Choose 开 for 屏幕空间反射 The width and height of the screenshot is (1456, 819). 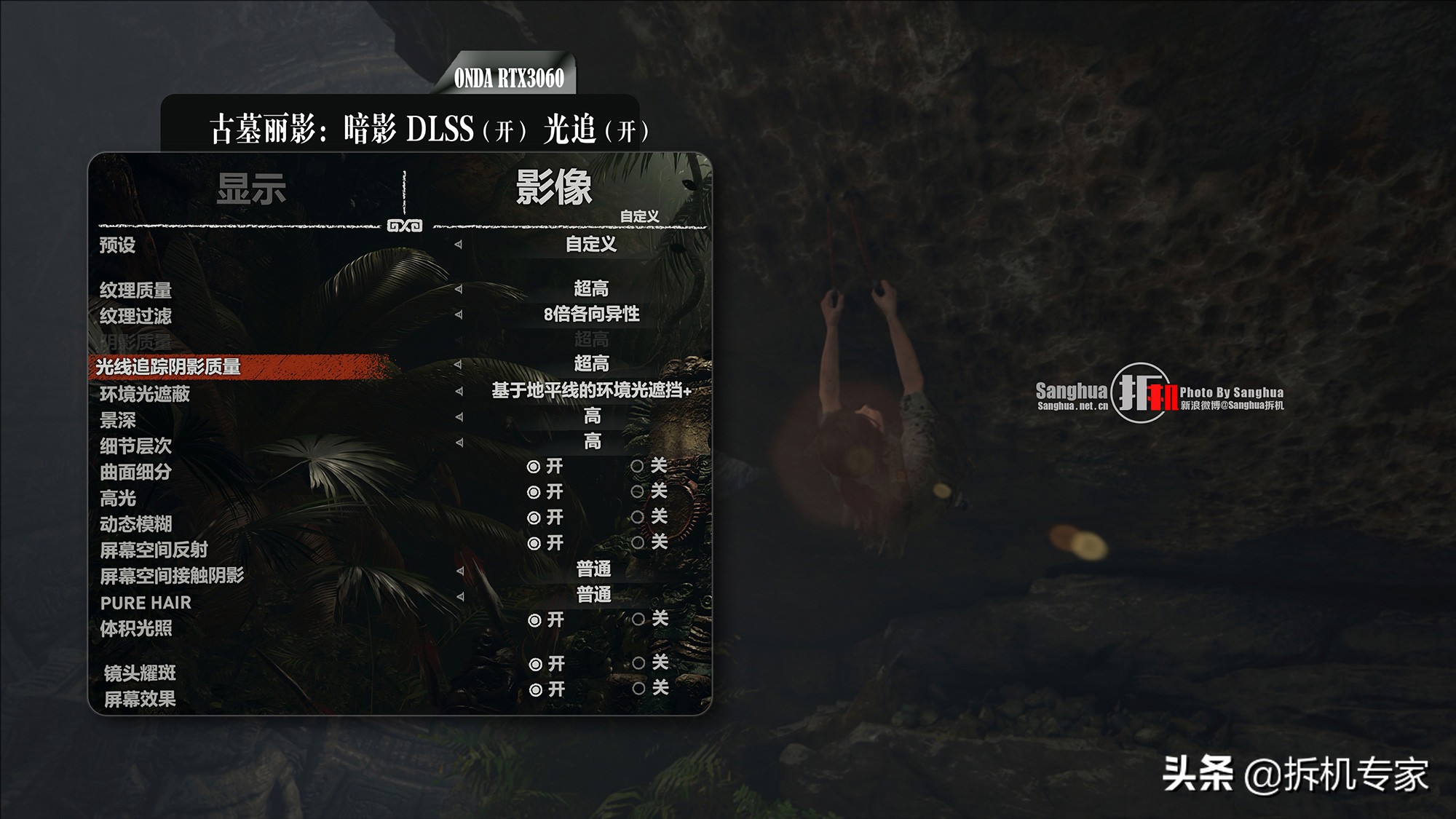point(534,543)
